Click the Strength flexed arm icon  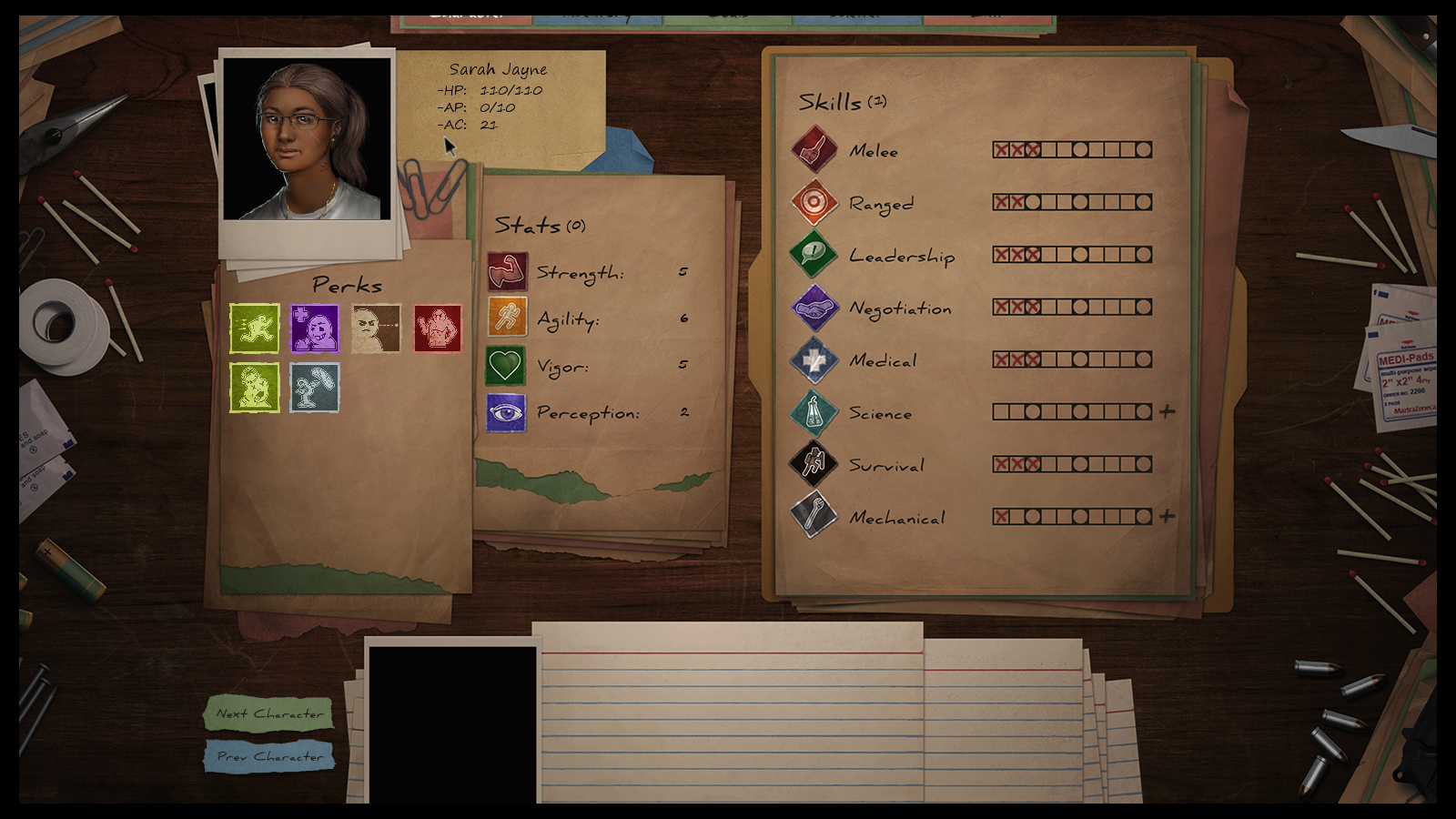point(507,271)
